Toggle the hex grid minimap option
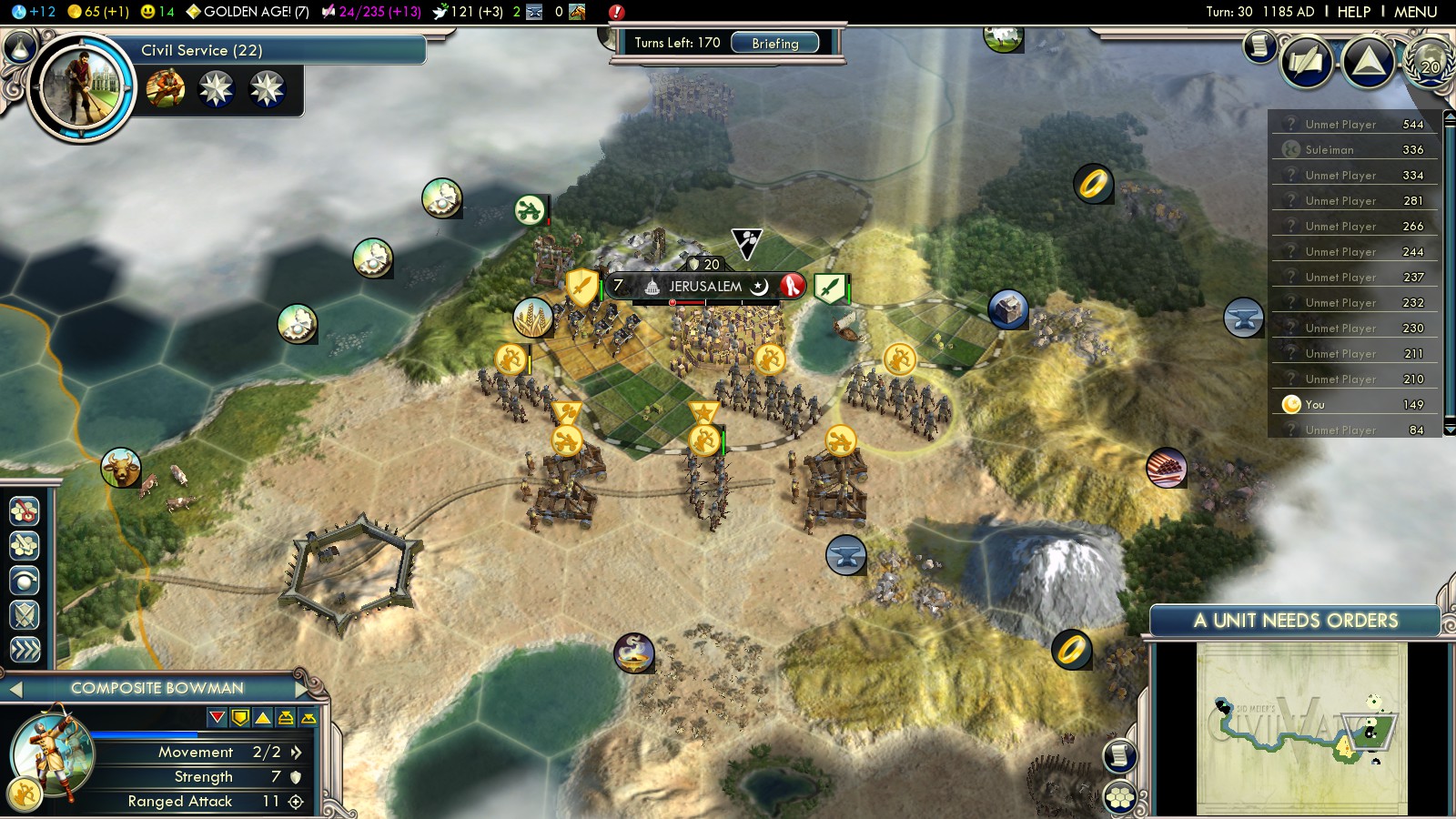Viewport: 1456px width, 819px height. (x=1120, y=798)
